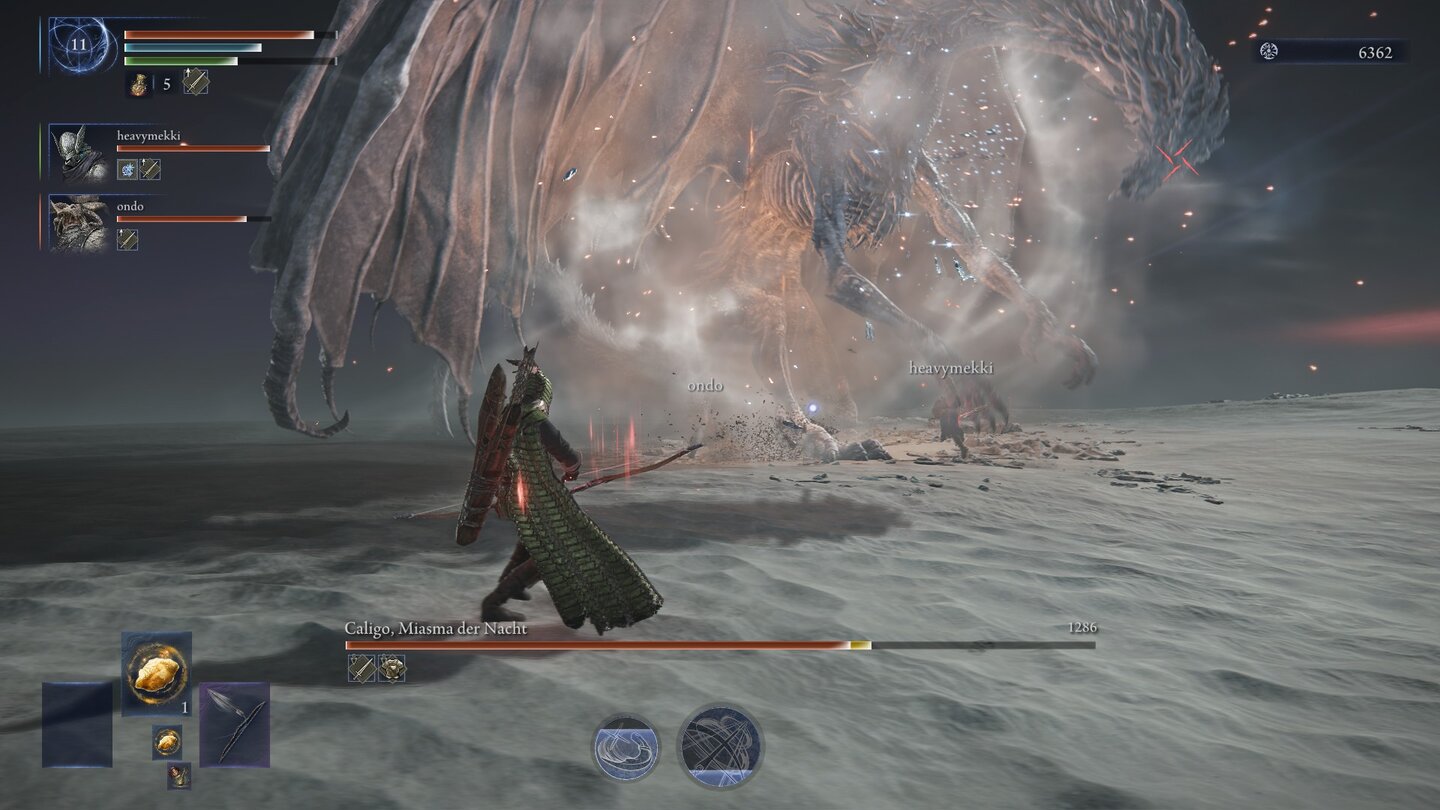1440x810 pixels.
Task: Click ondo's sword buff status icon
Action: [x=127, y=240]
